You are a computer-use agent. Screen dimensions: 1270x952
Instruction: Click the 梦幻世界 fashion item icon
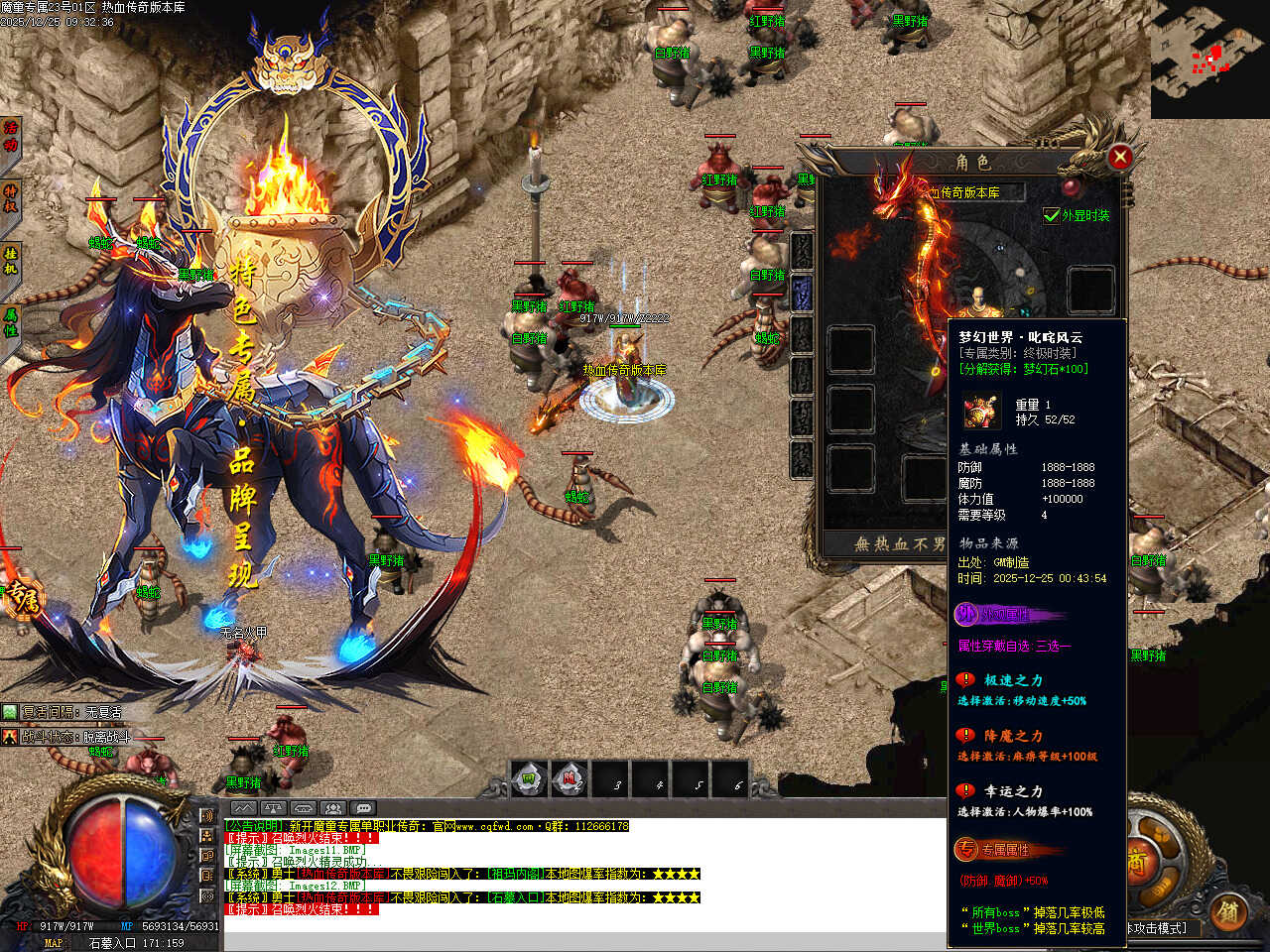[x=981, y=411]
